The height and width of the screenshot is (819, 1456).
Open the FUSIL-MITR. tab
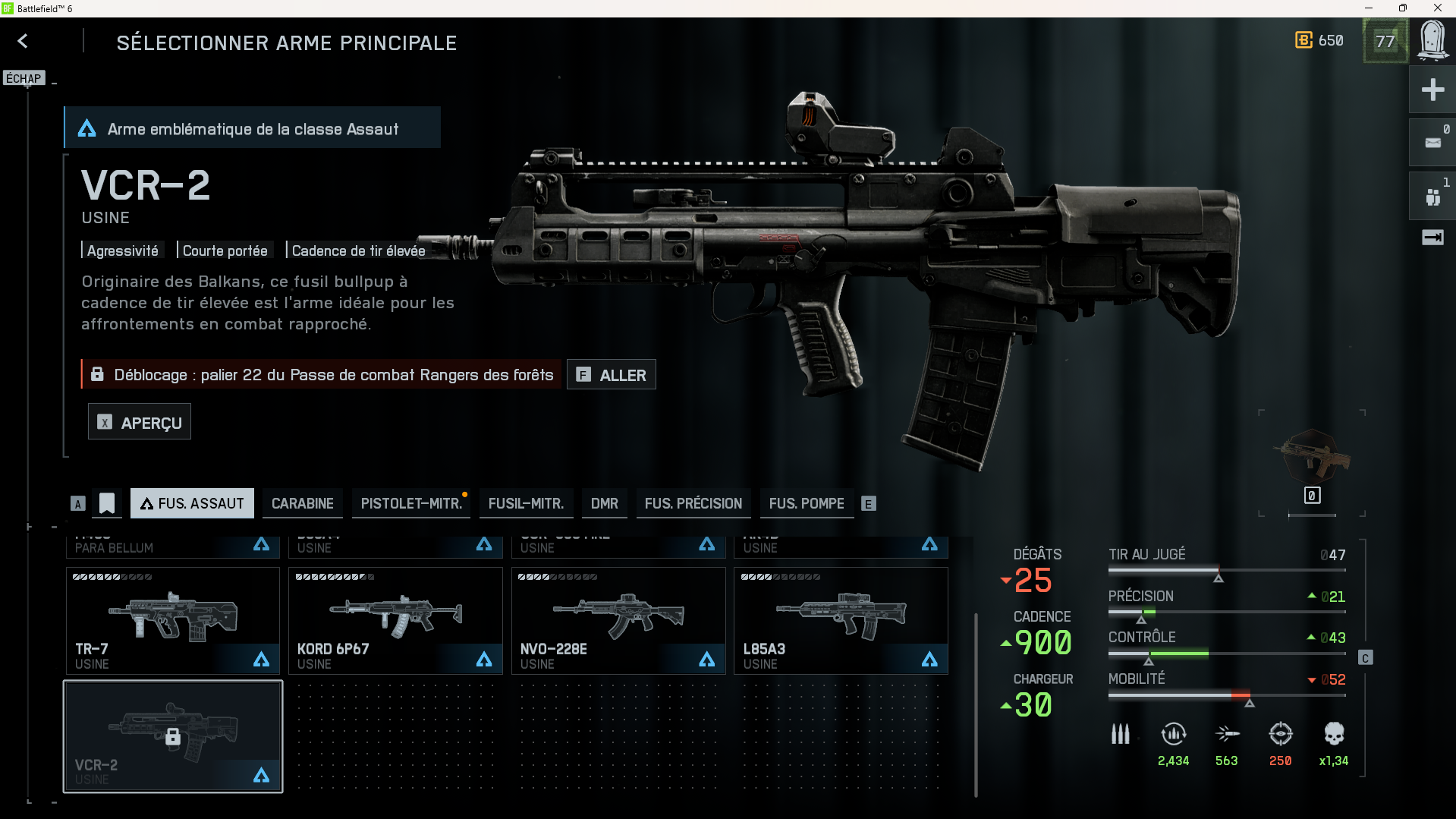[x=526, y=503]
